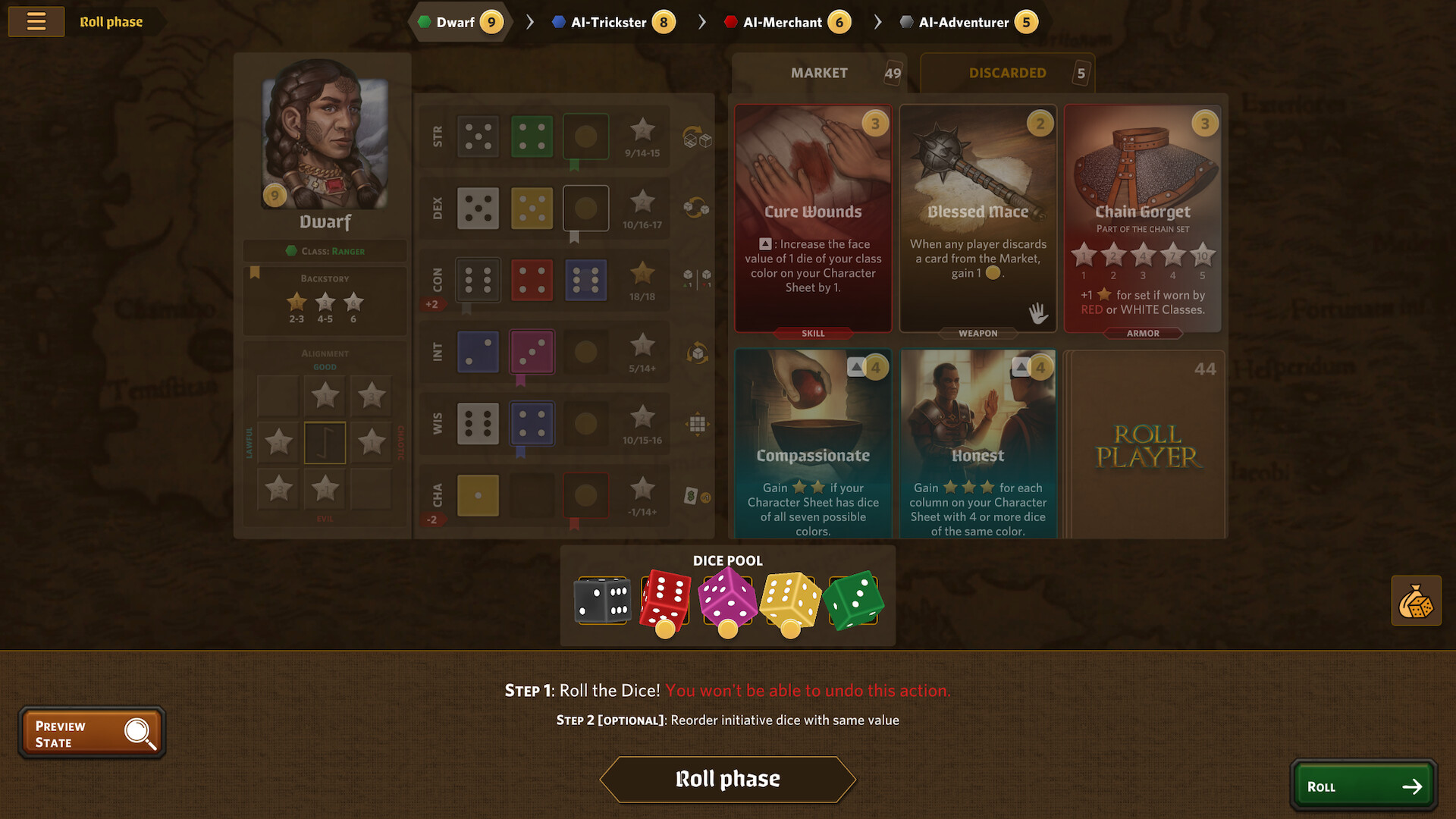Click the WIS row dice rearrange grid icon
The width and height of the screenshot is (1456, 819).
(x=696, y=425)
